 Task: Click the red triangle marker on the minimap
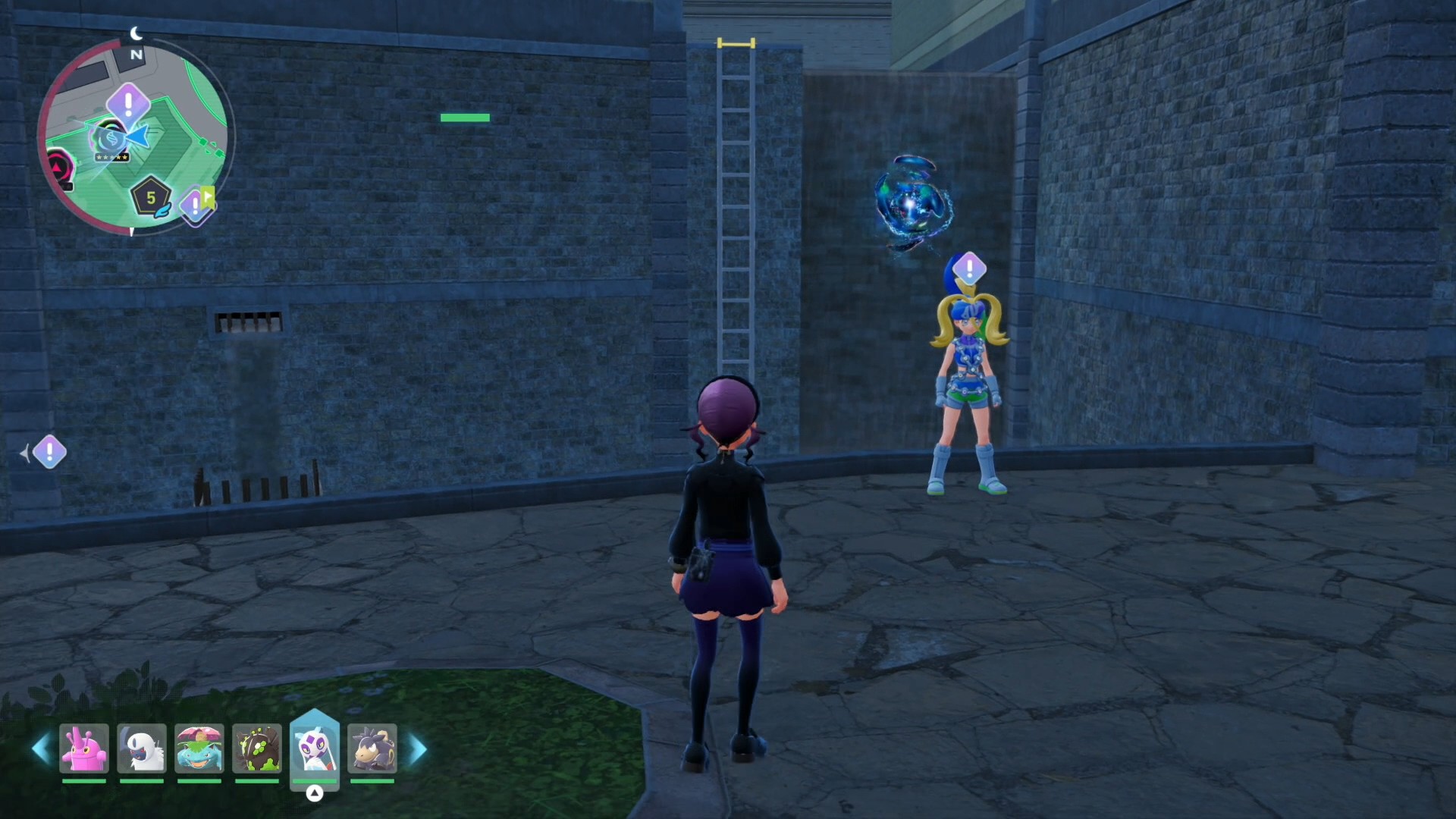[x=59, y=165]
